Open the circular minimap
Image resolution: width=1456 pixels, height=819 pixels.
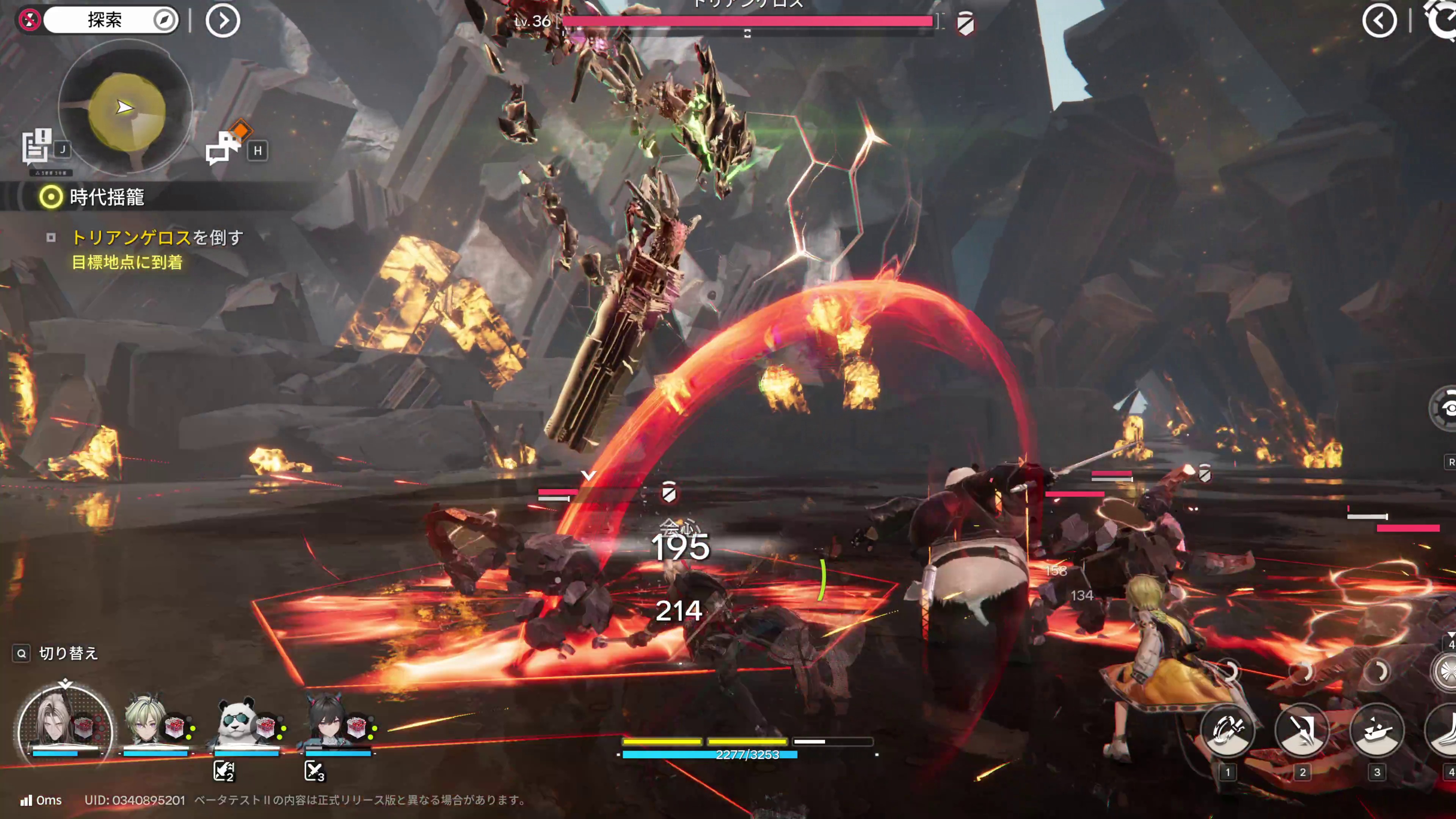[x=126, y=107]
